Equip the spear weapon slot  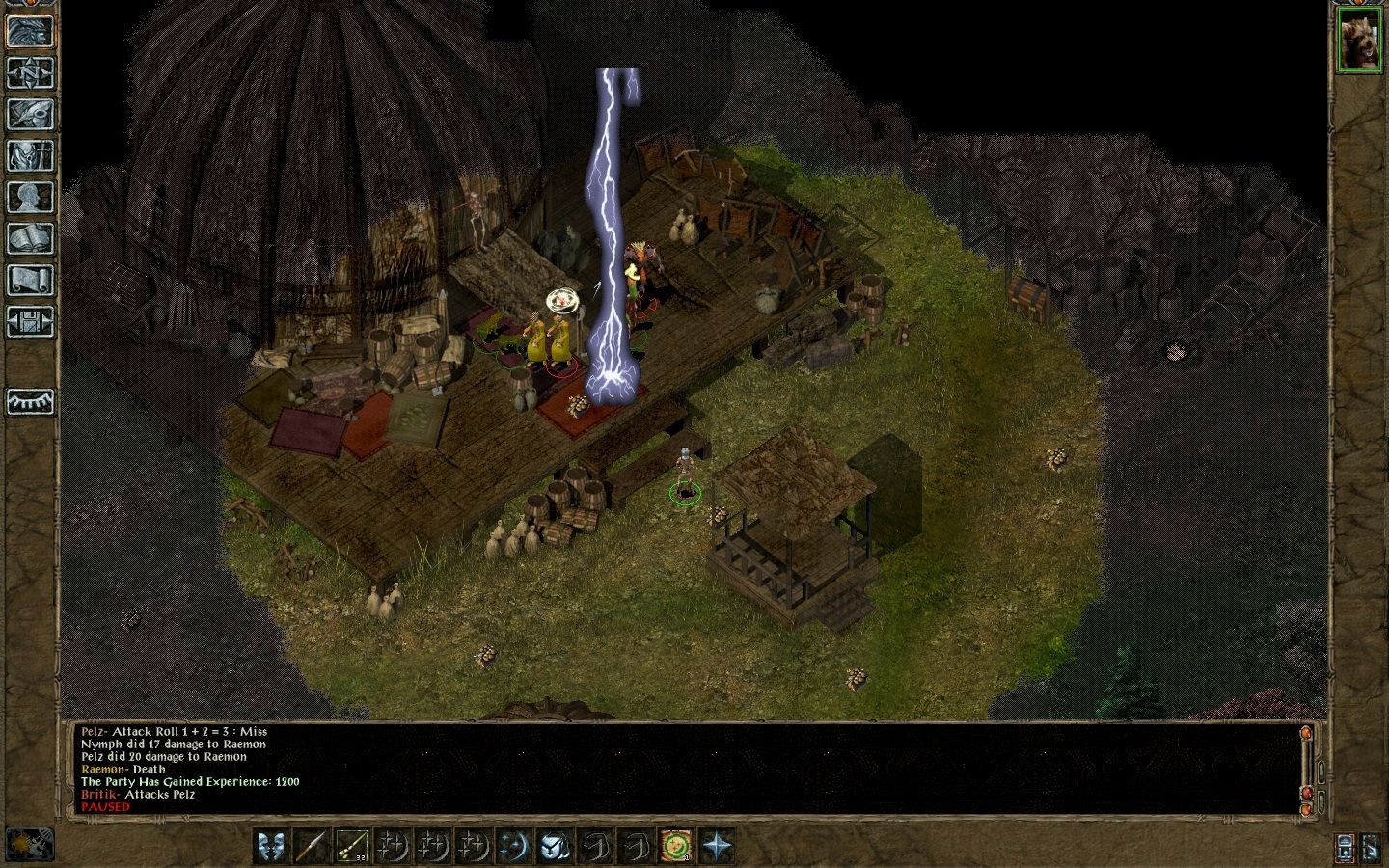(312, 846)
